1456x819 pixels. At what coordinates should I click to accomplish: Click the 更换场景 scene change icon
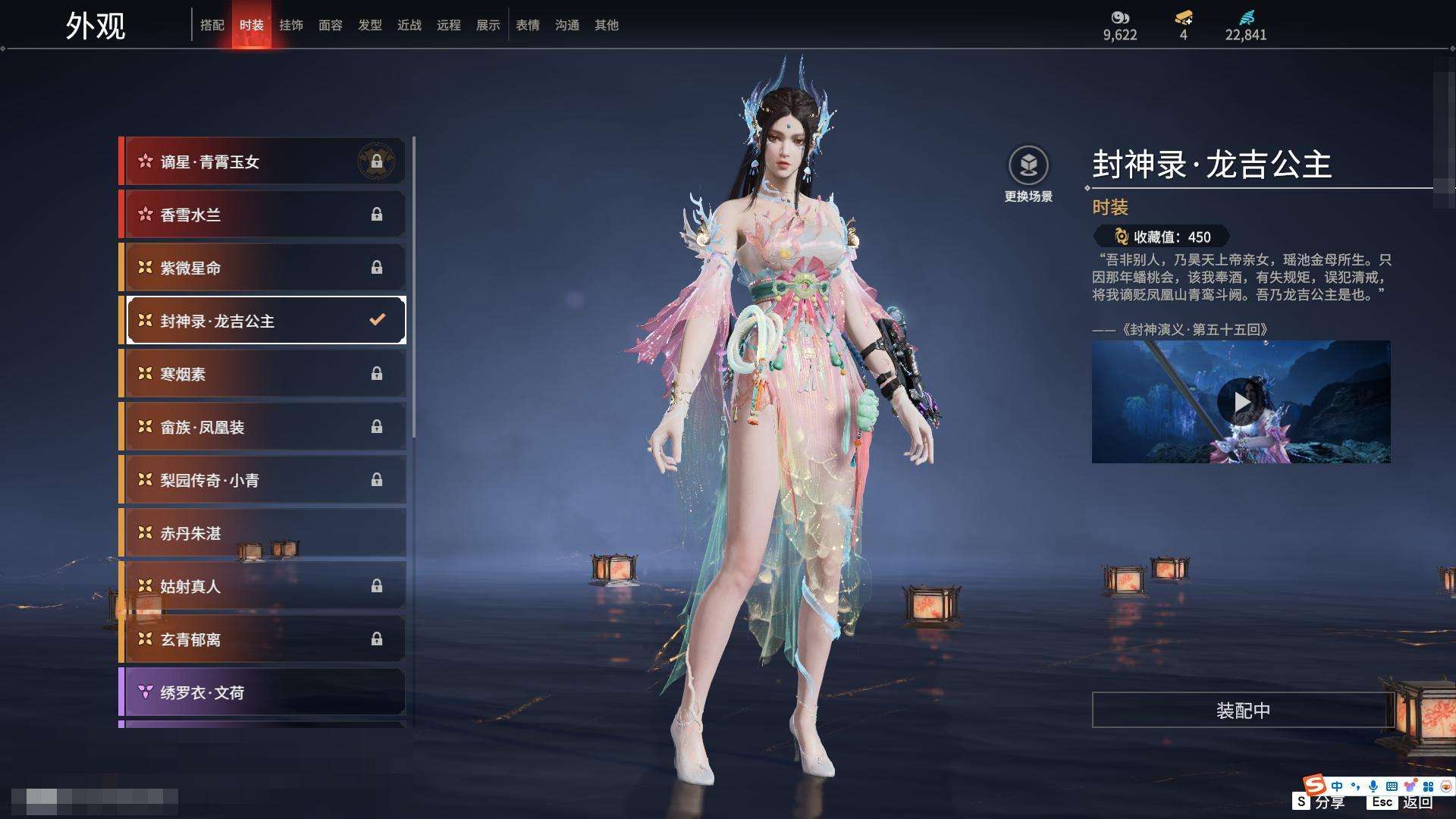pyautogui.click(x=1028, y=166)
